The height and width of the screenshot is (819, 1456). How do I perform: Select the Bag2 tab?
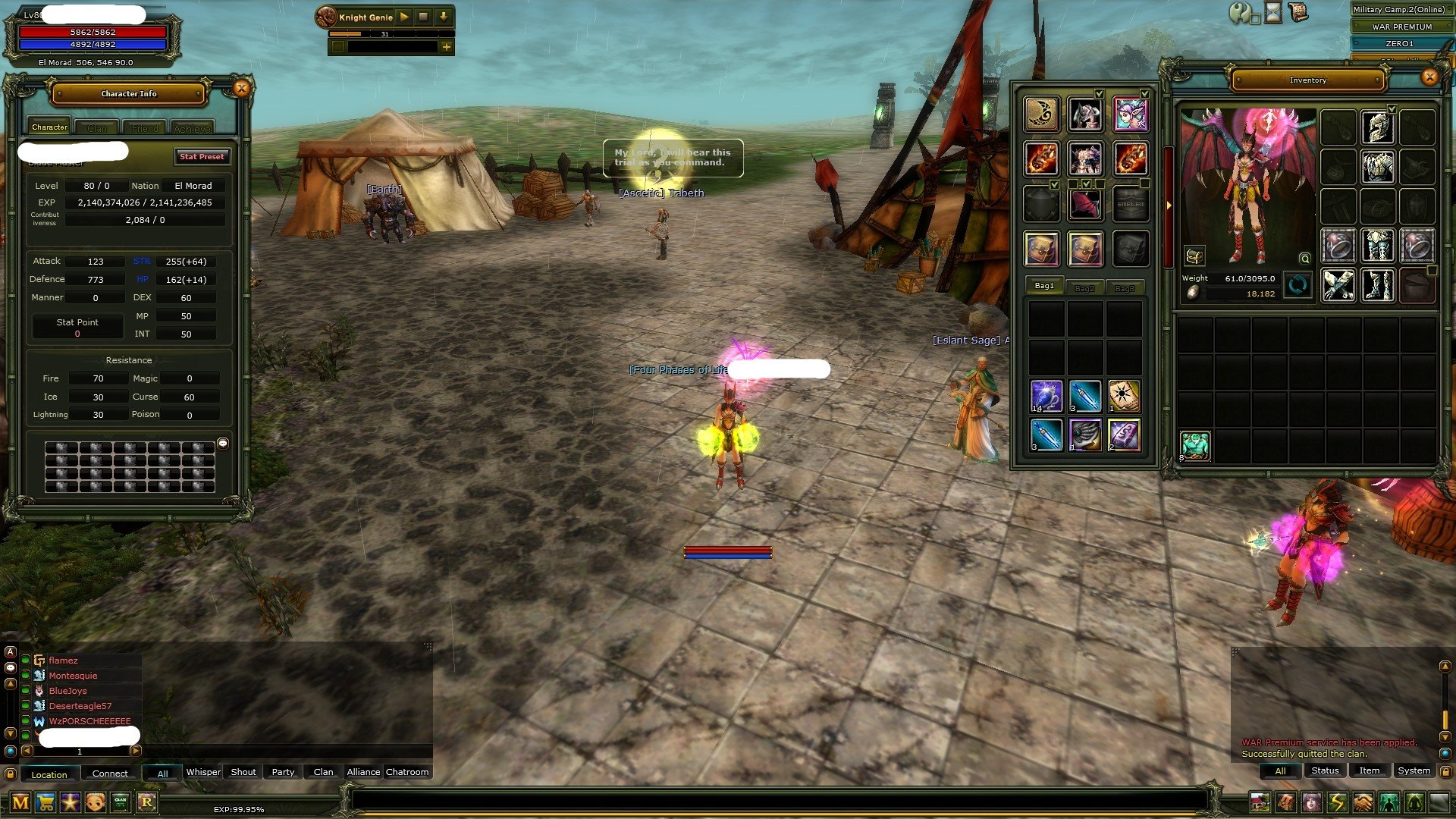1084,288
